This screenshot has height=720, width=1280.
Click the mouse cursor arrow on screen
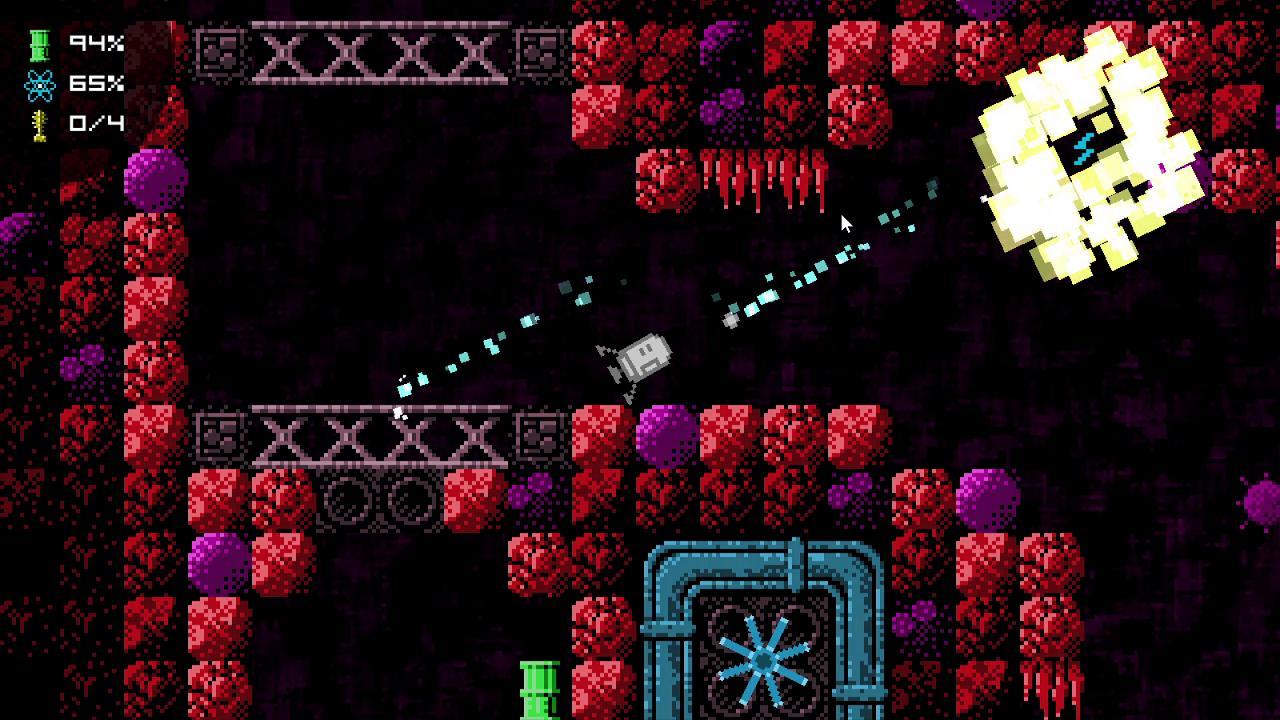coord(845,222)
